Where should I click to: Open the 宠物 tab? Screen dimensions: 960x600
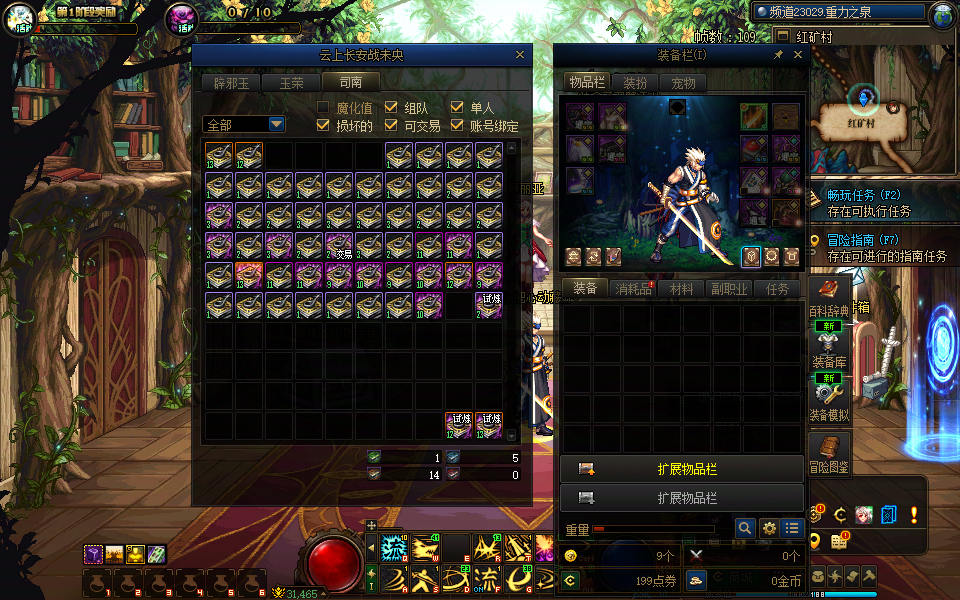click(683, 83)
